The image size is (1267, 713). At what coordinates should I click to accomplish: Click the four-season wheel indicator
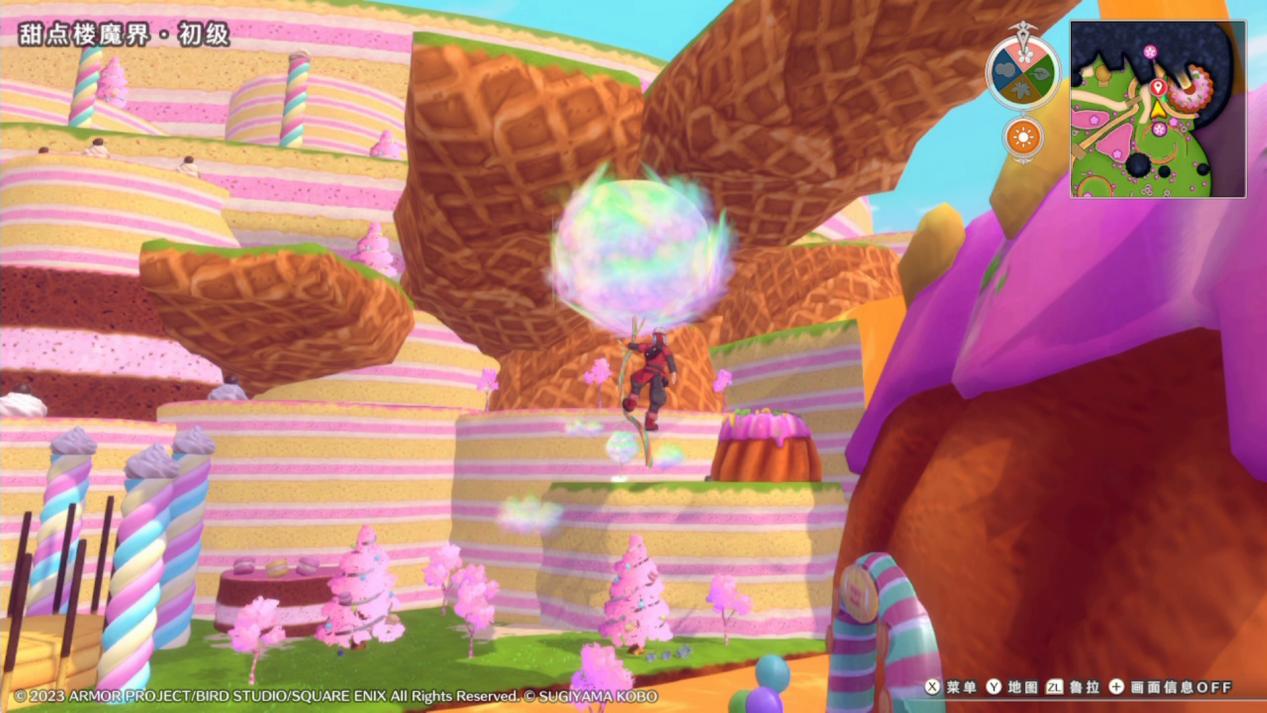tap(1023, 71)
